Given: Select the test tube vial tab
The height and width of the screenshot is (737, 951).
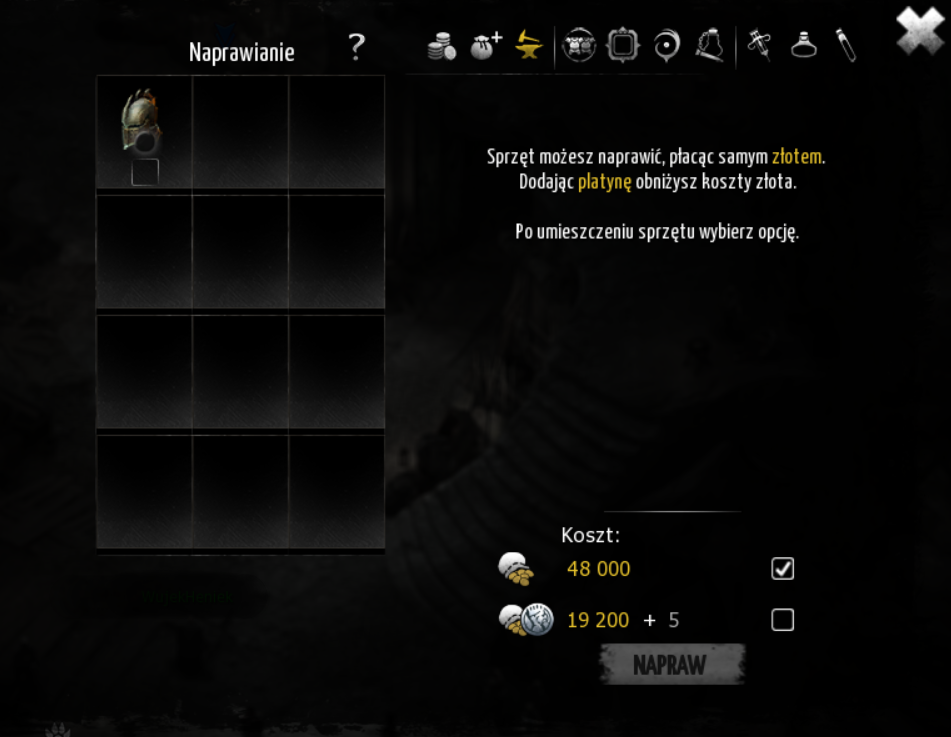Looking at the screenshot, I should [x=846, y=46].
